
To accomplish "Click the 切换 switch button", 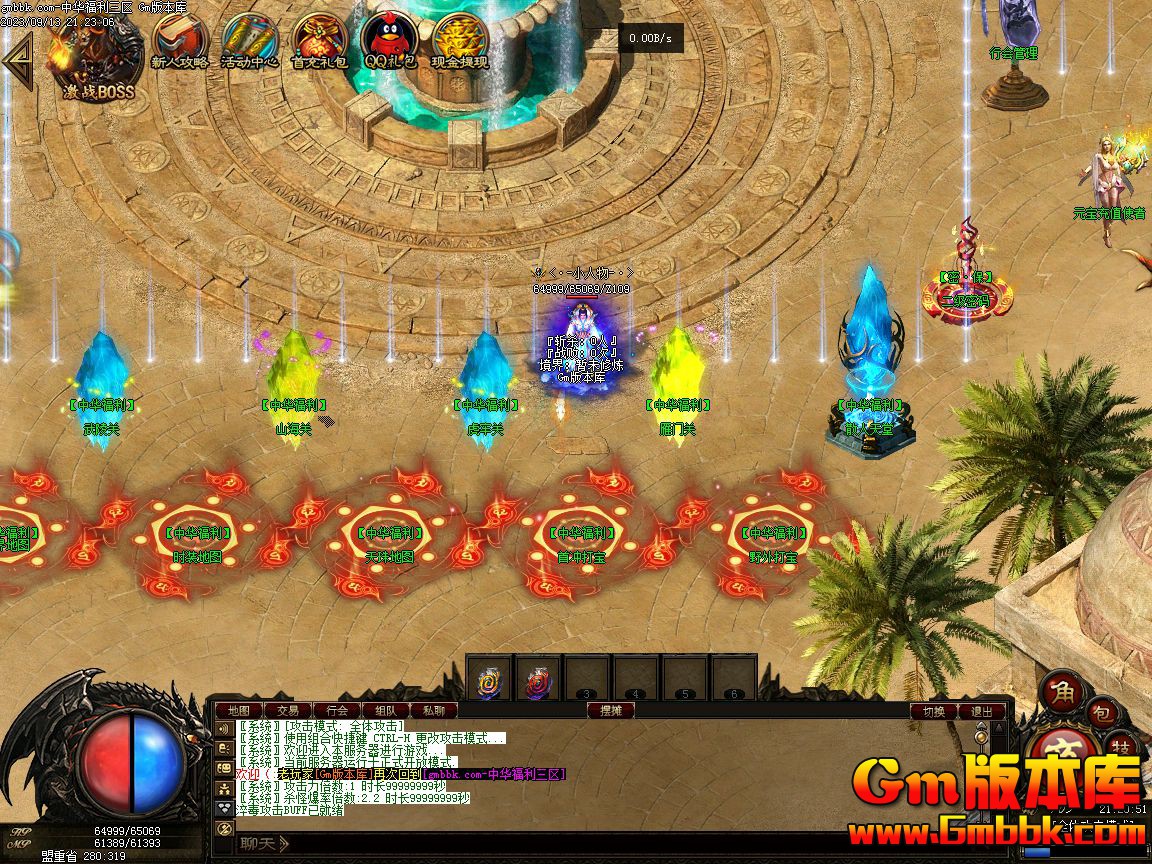I will point(933,712).
